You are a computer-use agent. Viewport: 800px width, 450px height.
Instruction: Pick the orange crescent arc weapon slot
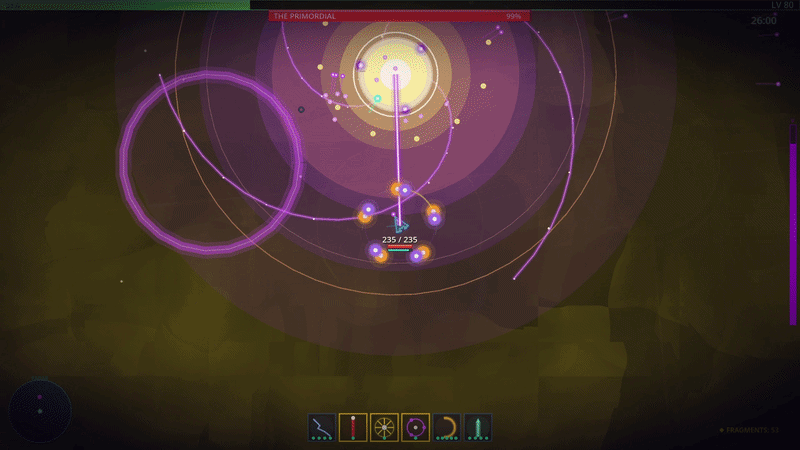pos(446,427)
